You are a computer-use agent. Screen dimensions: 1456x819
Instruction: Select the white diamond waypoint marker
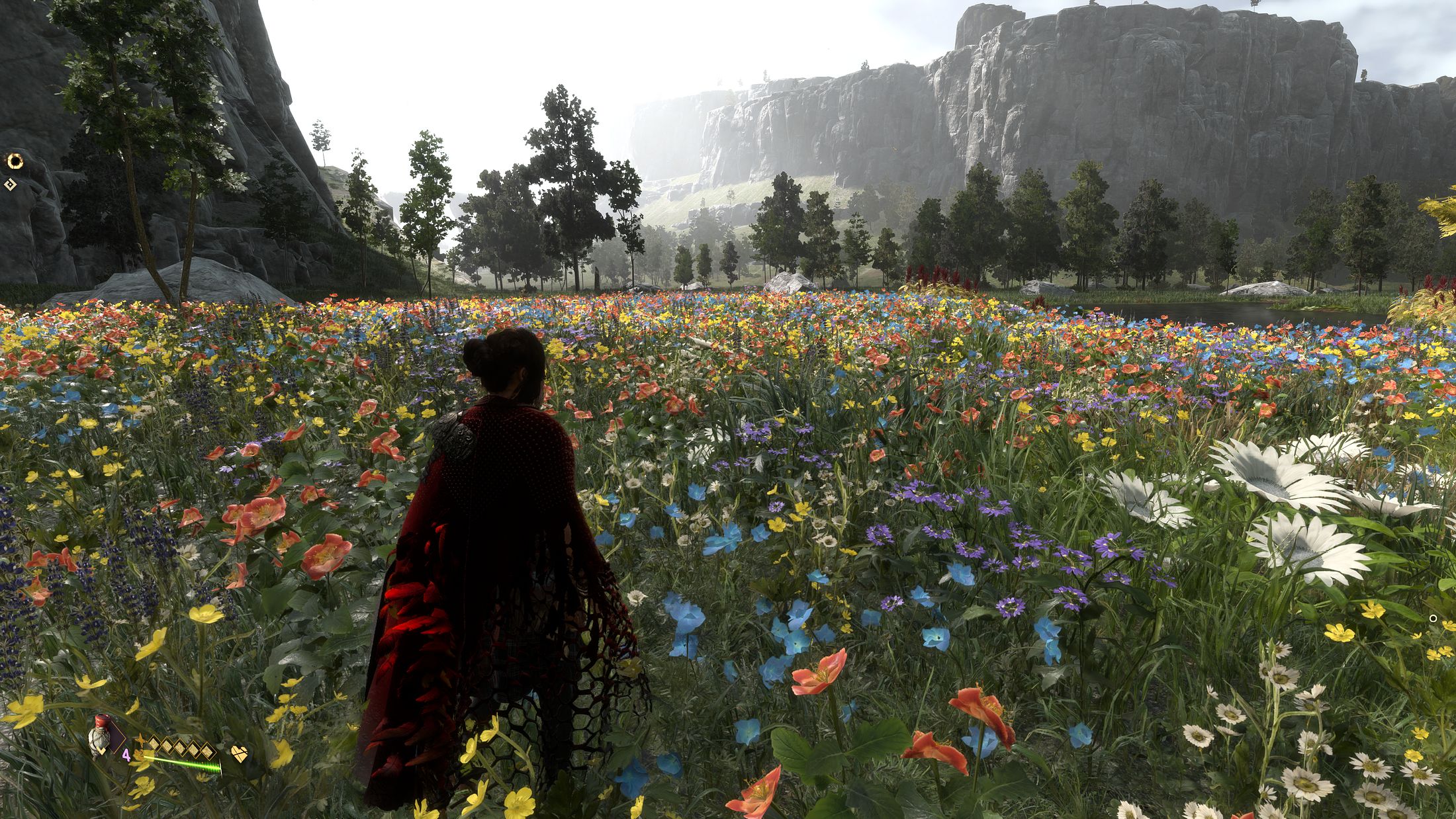pyautogui.click(x=9, y=185)
